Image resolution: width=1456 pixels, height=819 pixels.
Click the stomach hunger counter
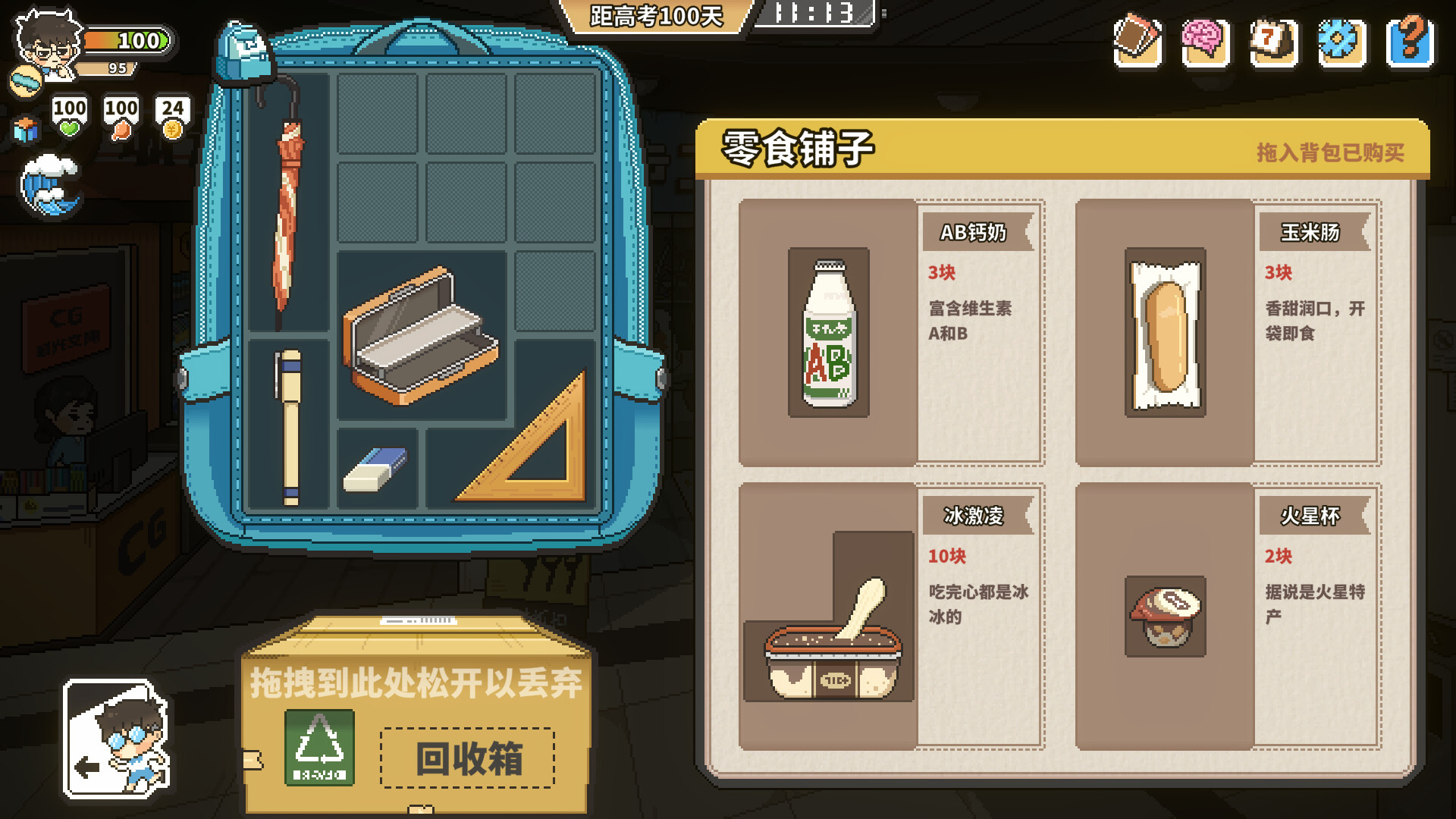120,115
